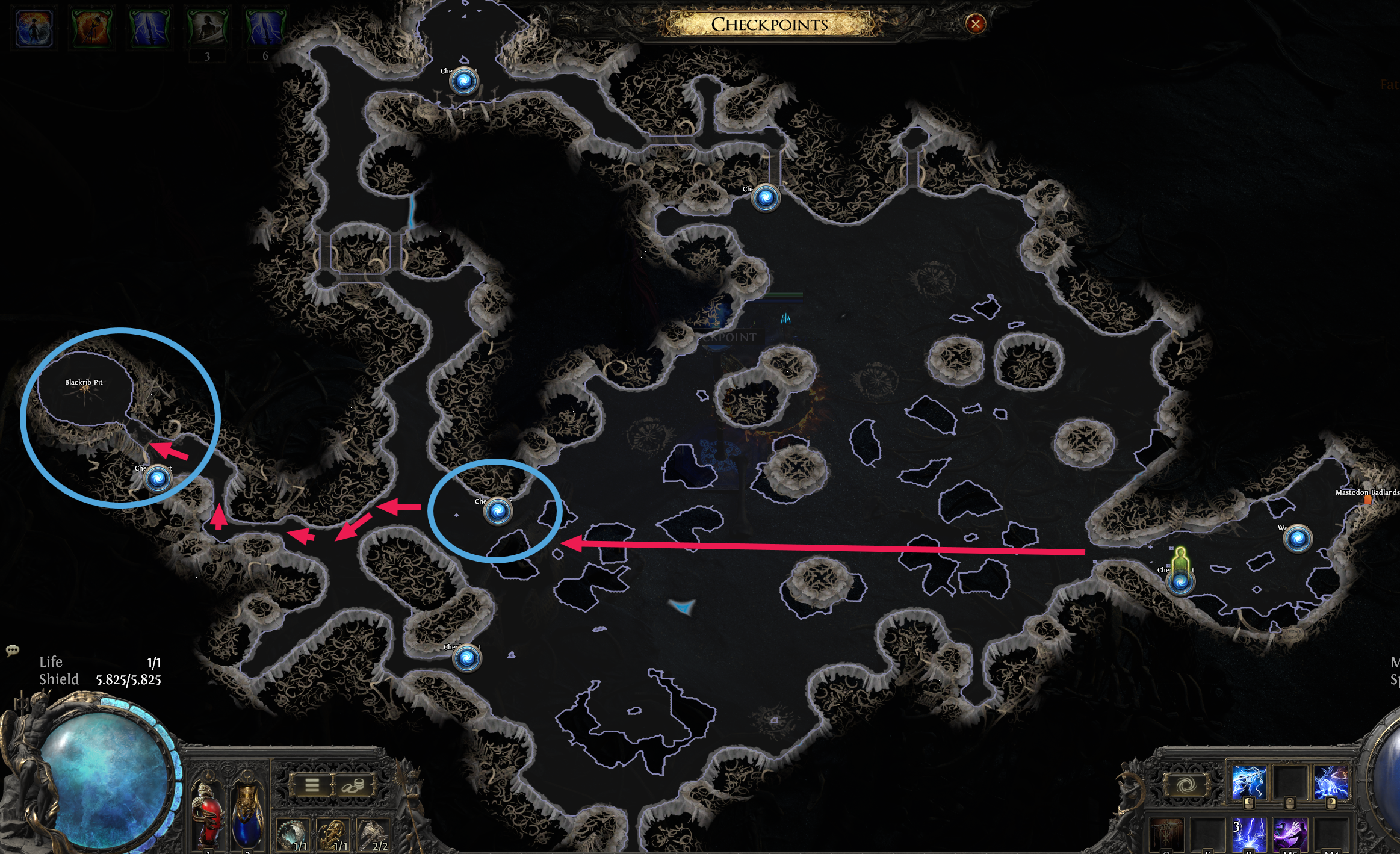Screen dimensions: 1400x854
Task: Travel to the checkpoint beside Blackrib Pit
Action: tap(158, 479)
